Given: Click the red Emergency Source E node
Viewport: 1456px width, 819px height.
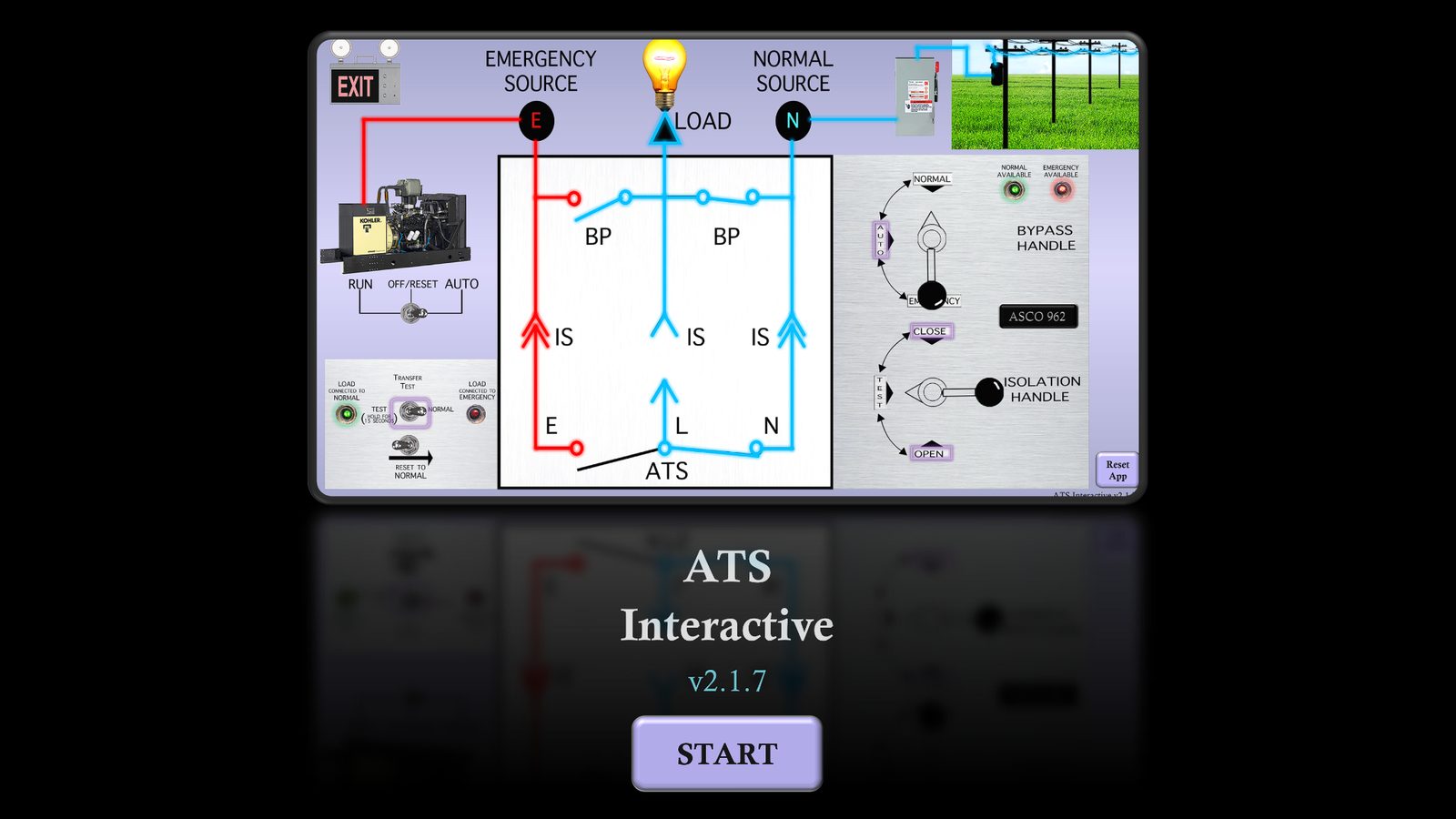Looking at the screenshot, I should pos(537,118).
